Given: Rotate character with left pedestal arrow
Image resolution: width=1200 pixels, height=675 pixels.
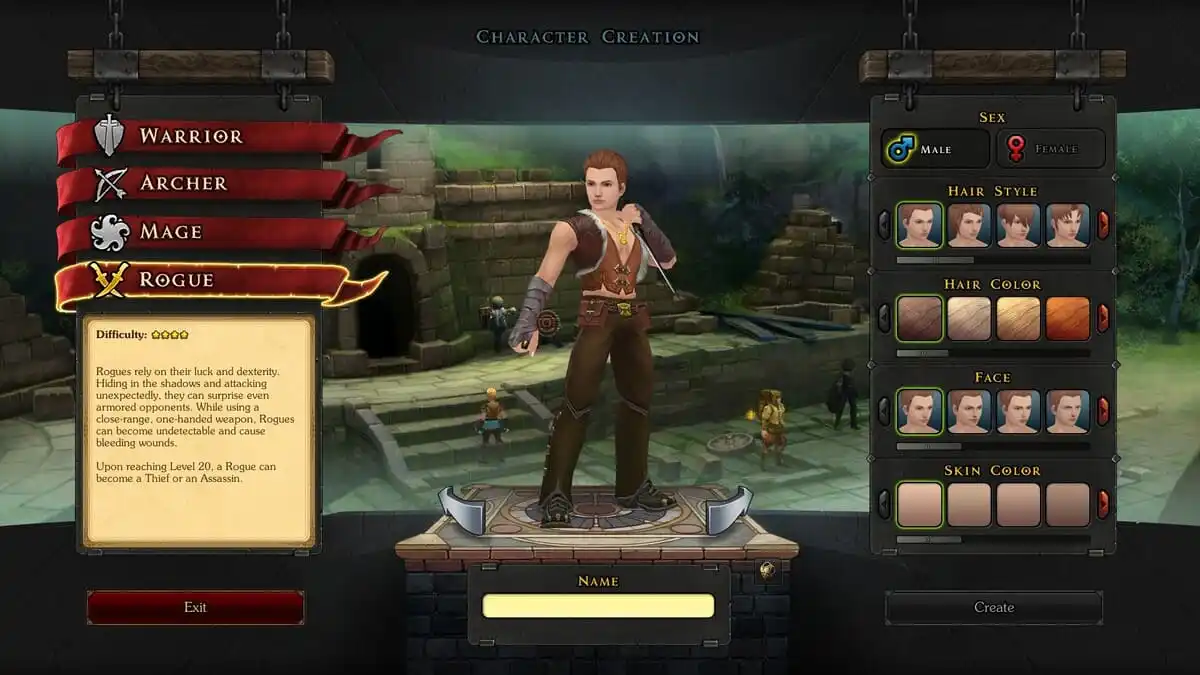Looking at the screenshot, I should click(462, 509).
